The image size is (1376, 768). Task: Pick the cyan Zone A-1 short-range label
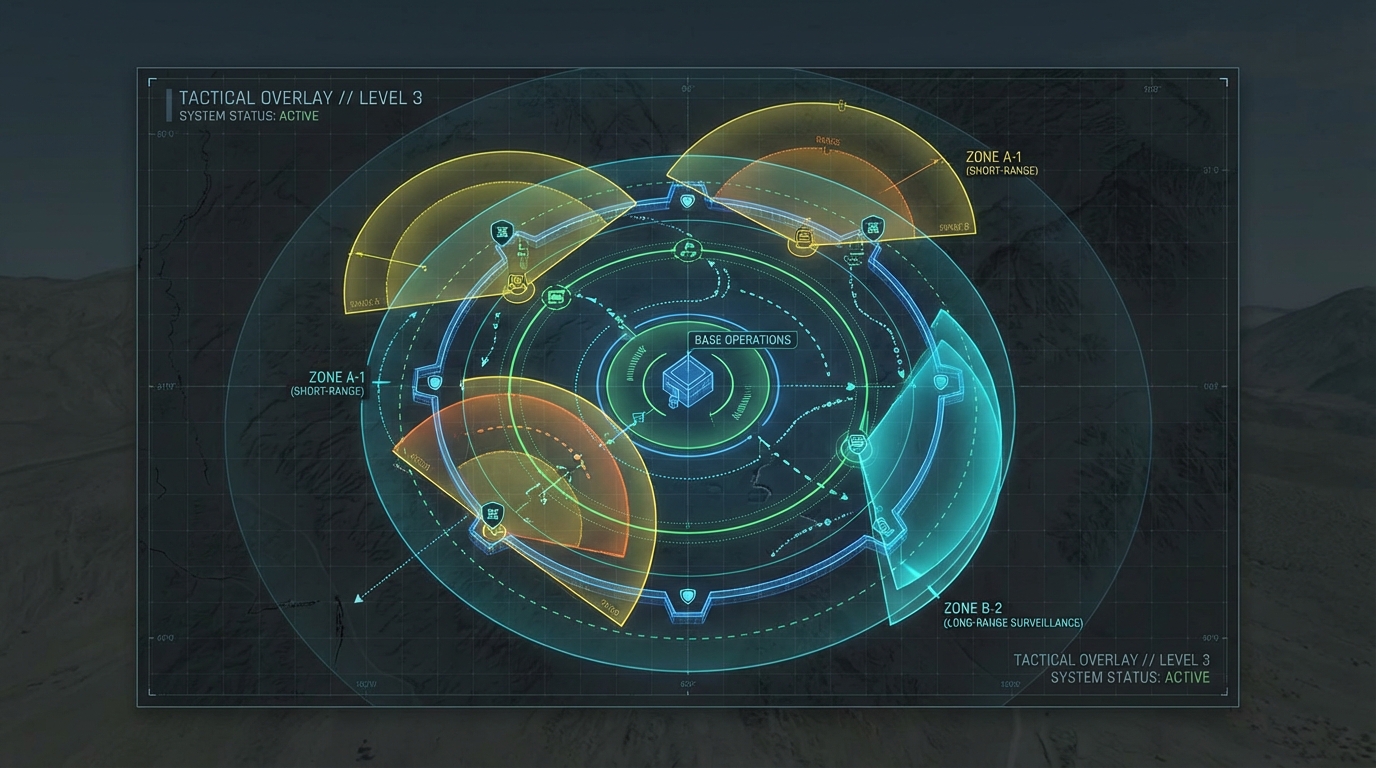tap(328, 383)
